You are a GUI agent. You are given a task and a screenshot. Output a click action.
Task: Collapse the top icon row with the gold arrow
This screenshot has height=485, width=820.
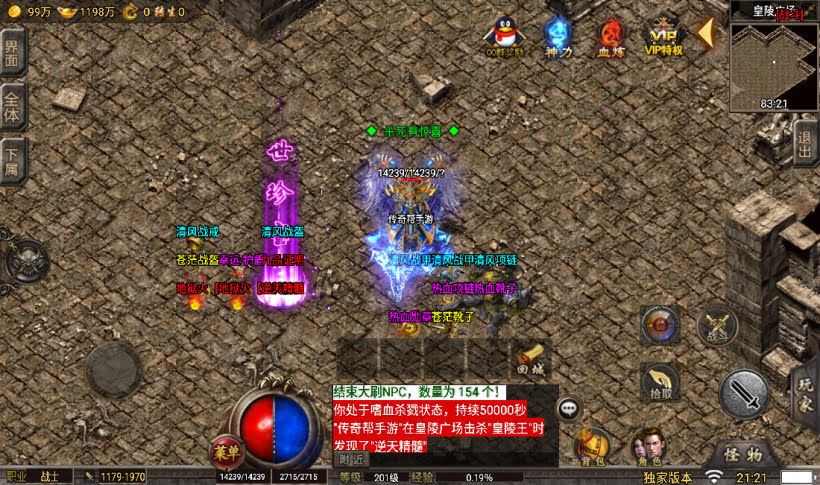point(705,33)
